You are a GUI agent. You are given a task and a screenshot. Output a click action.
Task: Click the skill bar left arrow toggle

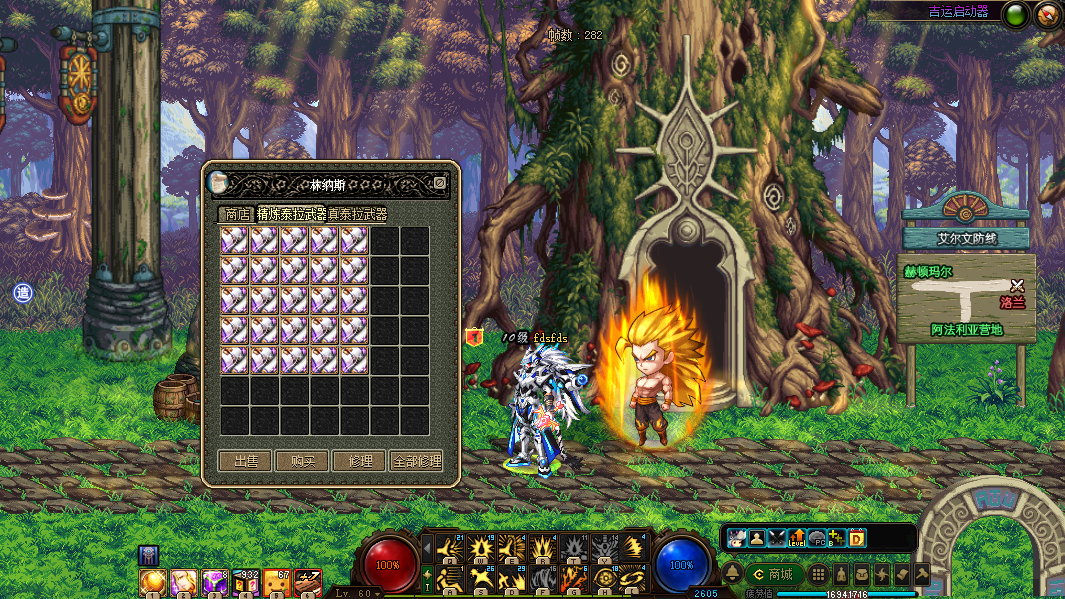[x=427, y=548]
